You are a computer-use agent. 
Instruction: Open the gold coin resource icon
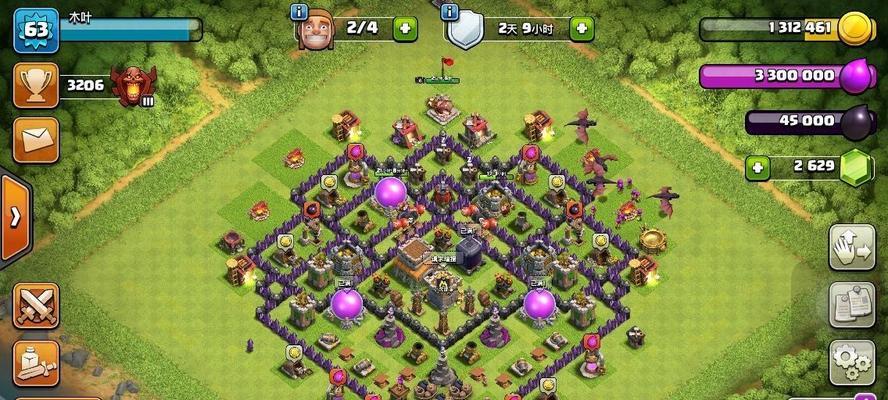[856, 28]
